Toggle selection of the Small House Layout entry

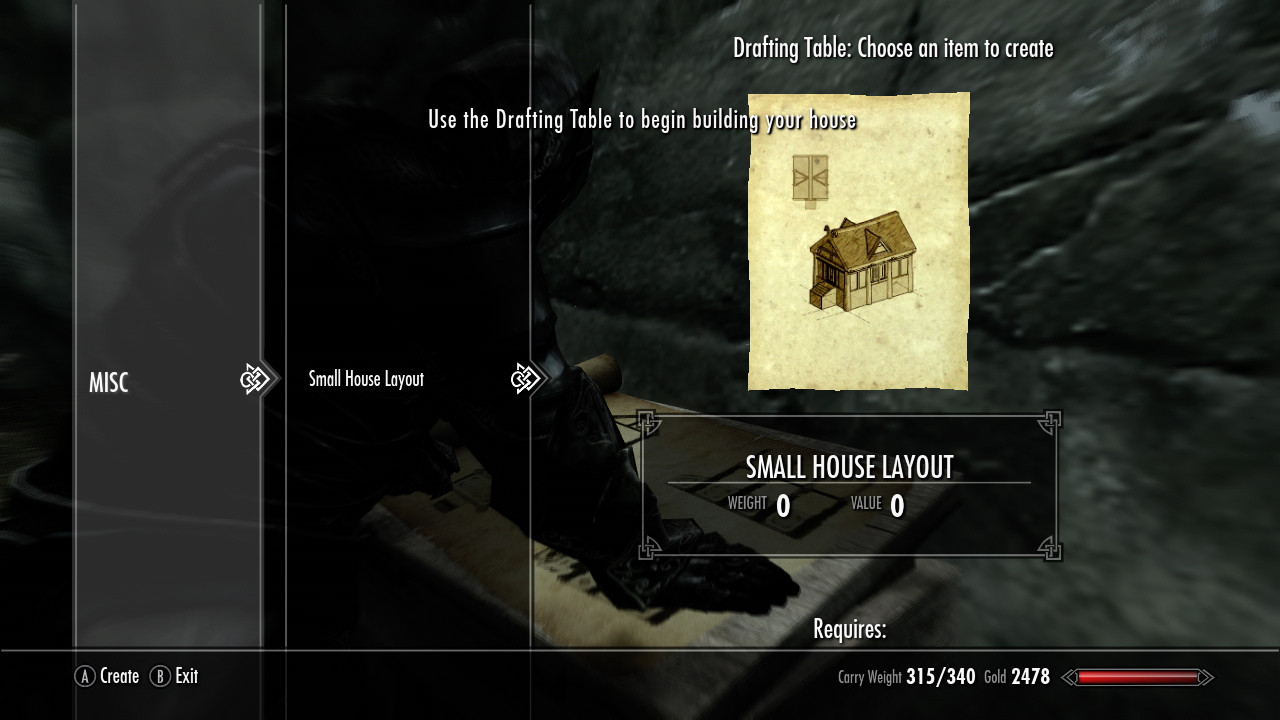coord(366,379)
